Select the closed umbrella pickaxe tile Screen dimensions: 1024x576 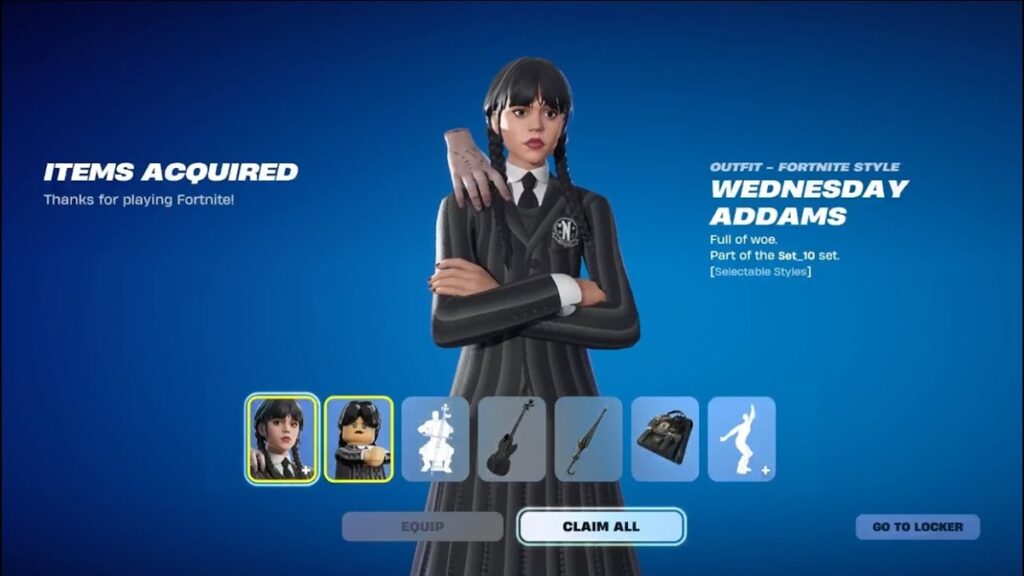588,439
